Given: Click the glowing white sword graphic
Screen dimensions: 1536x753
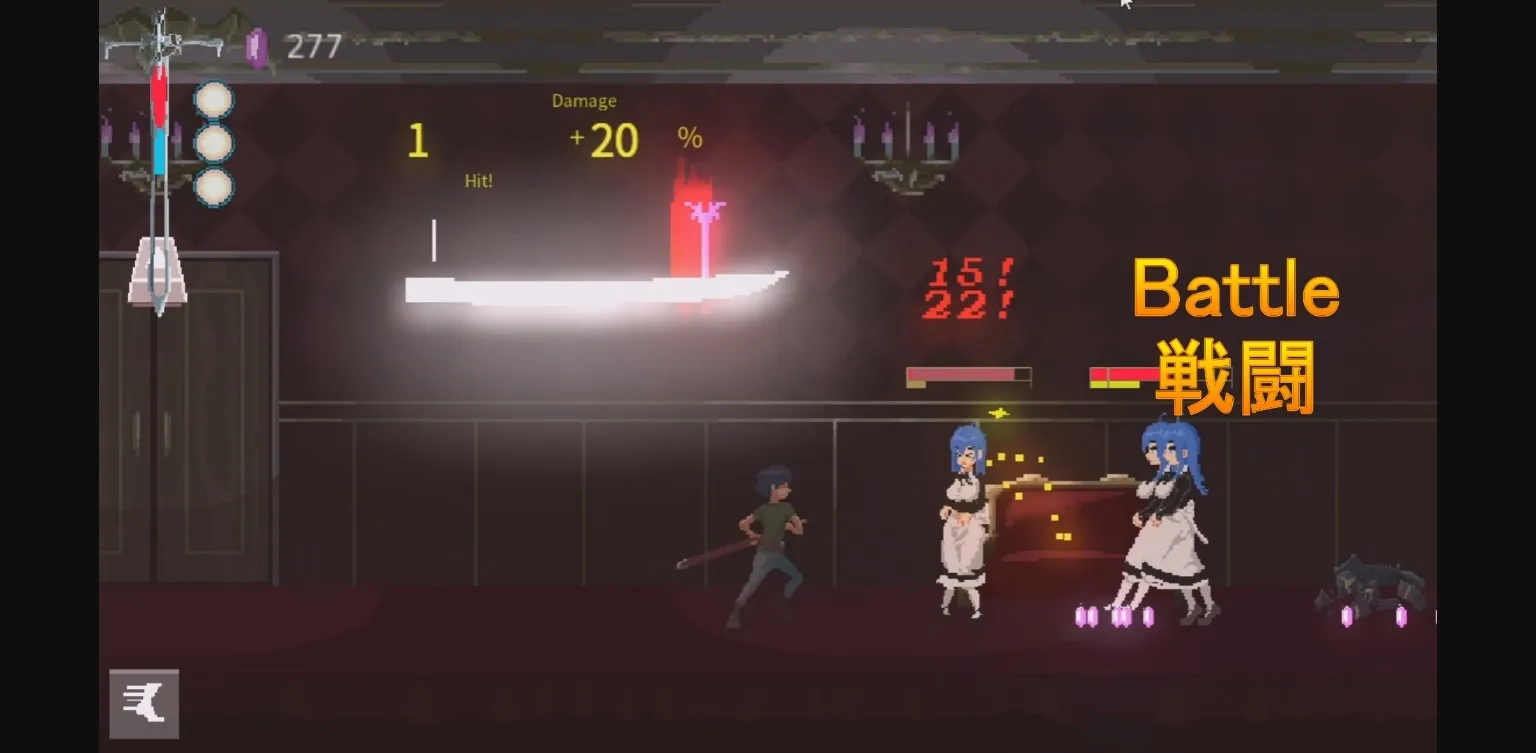Looking at the screenshot, I should (x=590, y=288).
